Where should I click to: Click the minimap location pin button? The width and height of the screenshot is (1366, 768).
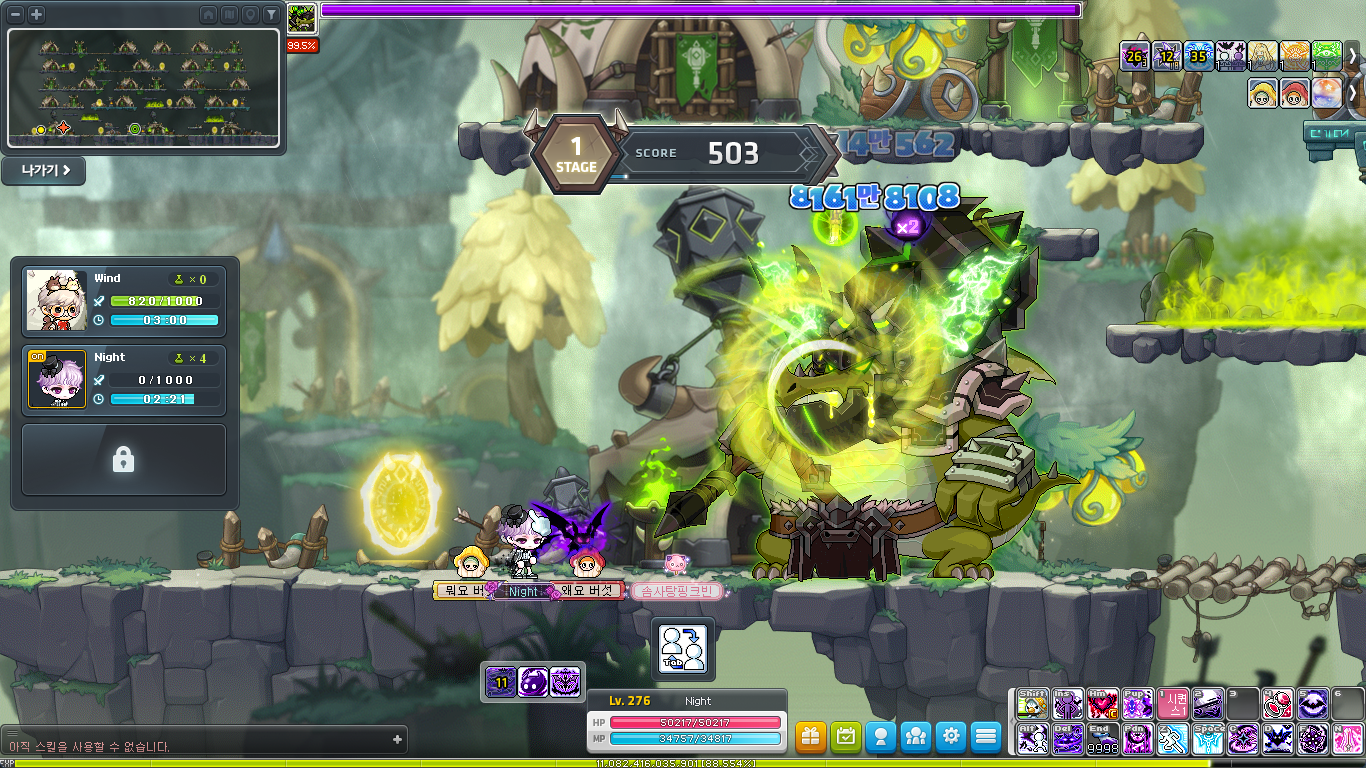[250, 14]
